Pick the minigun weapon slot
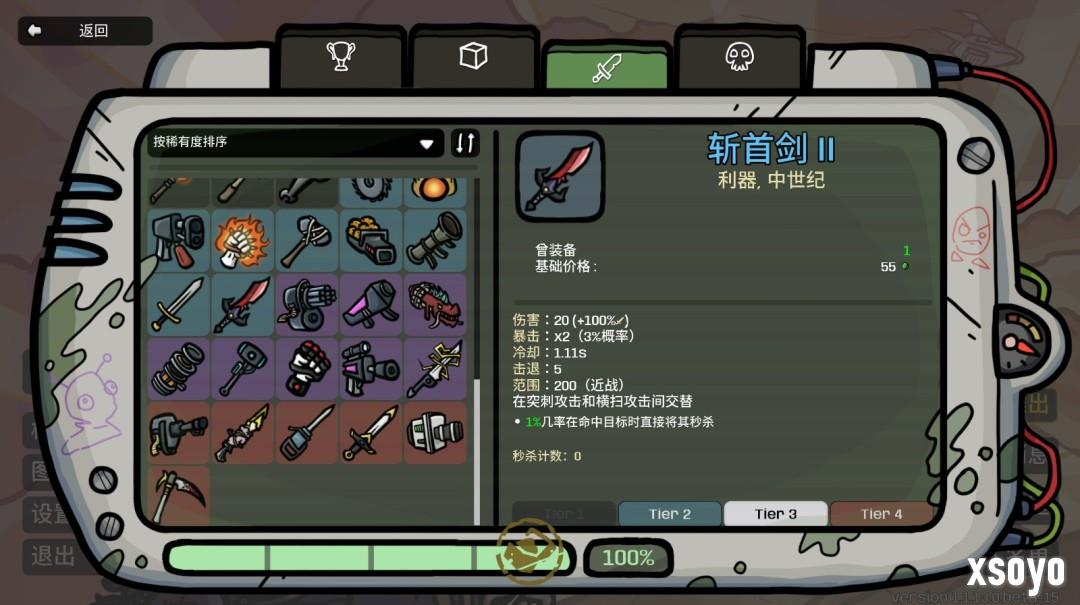Image resolution: width=1080 pixels, height=605 pixels. point(307,304)
